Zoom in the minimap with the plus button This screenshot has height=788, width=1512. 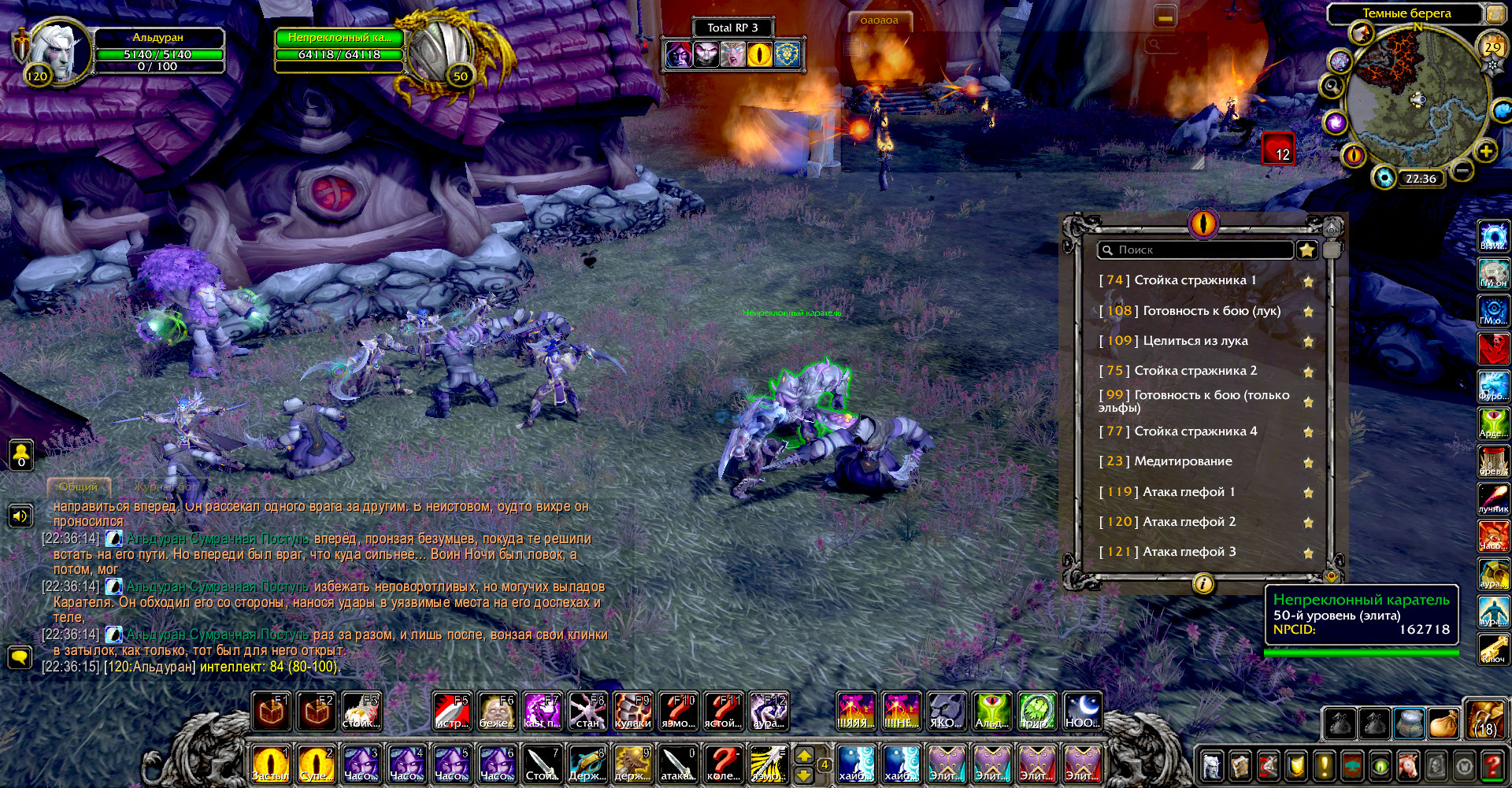click(1485, 151)
